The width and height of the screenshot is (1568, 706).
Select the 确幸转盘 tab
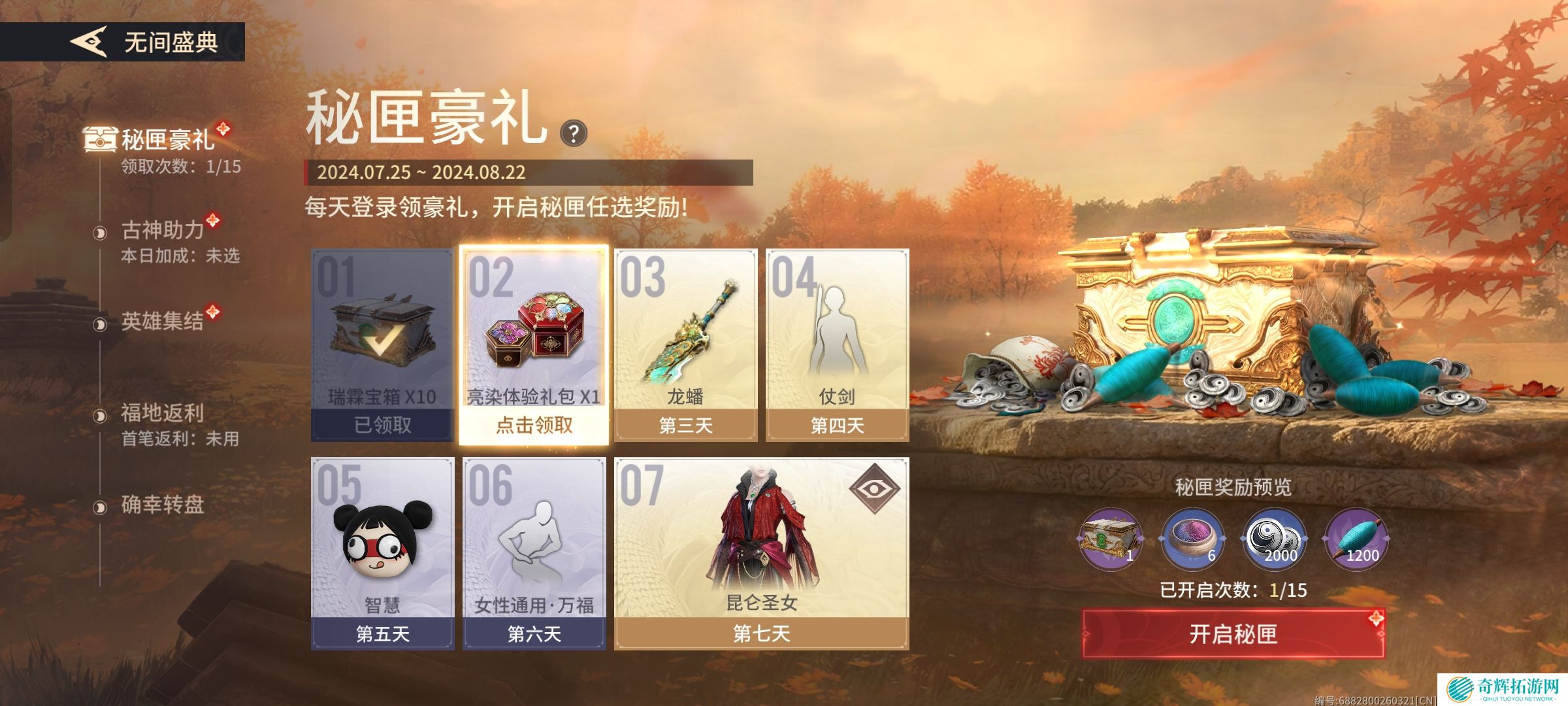tap(162, 505)
